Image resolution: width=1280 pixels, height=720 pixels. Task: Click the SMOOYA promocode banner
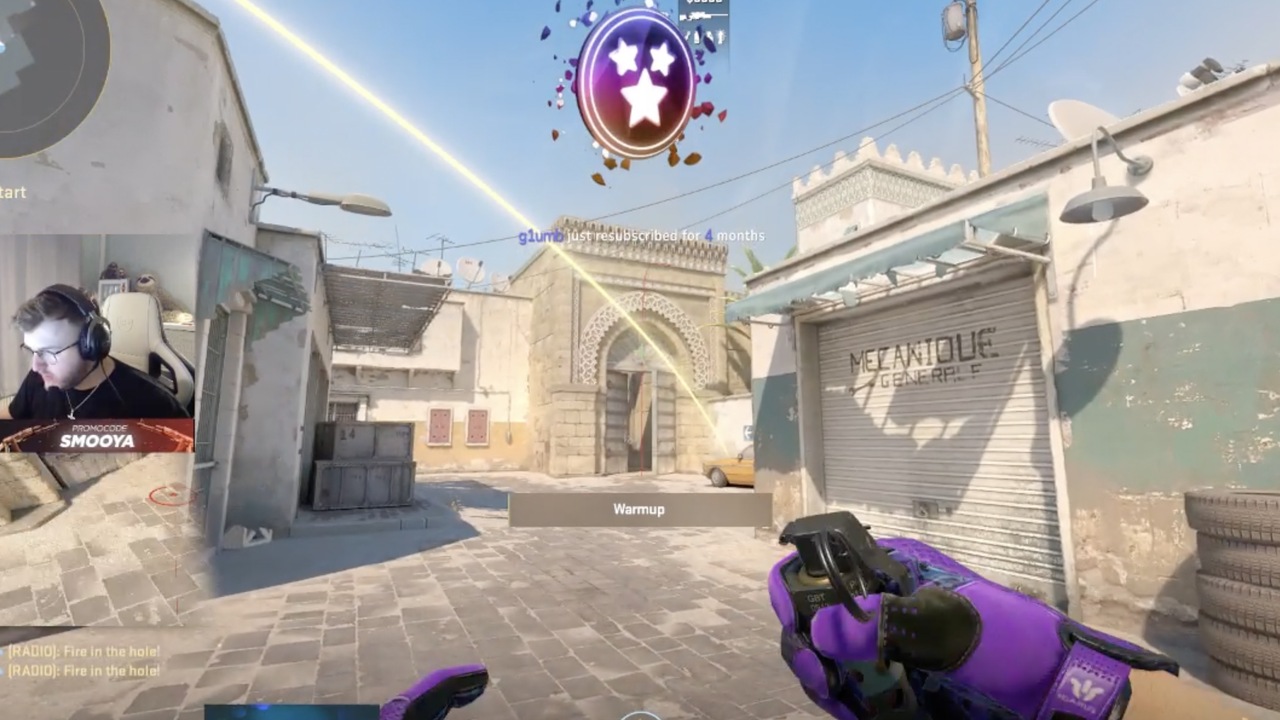97,435
